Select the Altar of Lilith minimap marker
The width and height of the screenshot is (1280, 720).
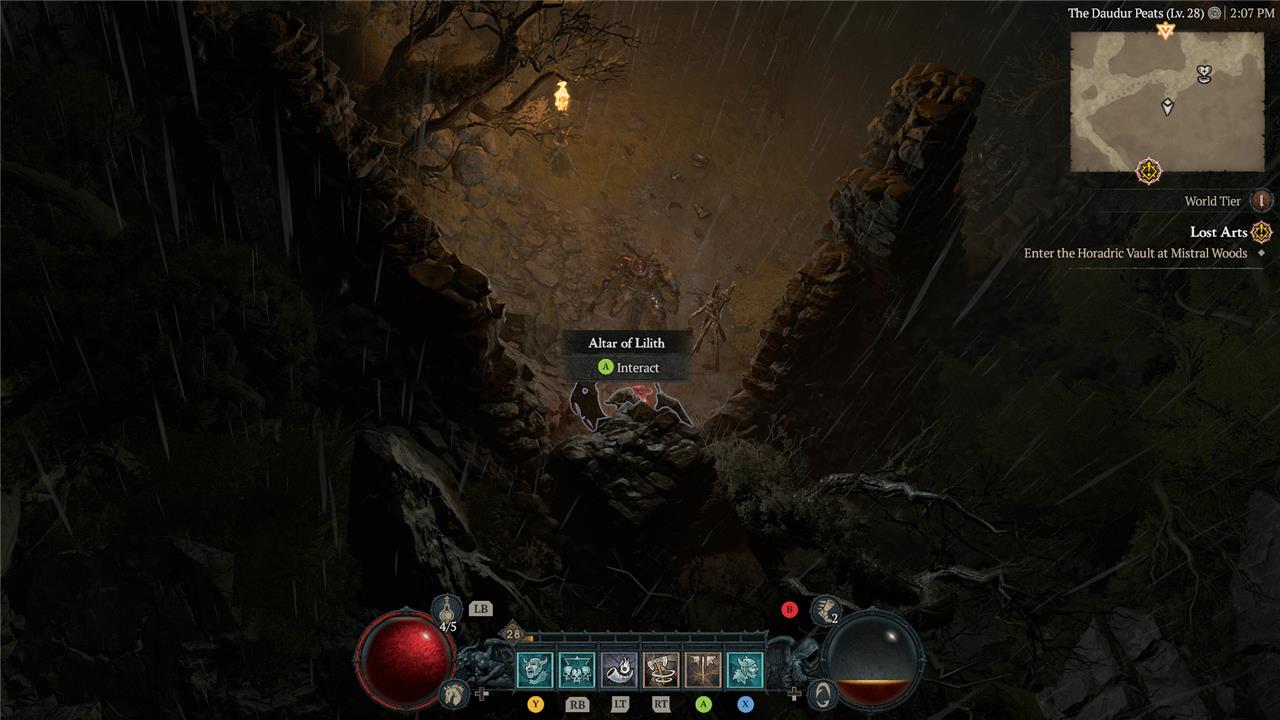pos(1205,73)
